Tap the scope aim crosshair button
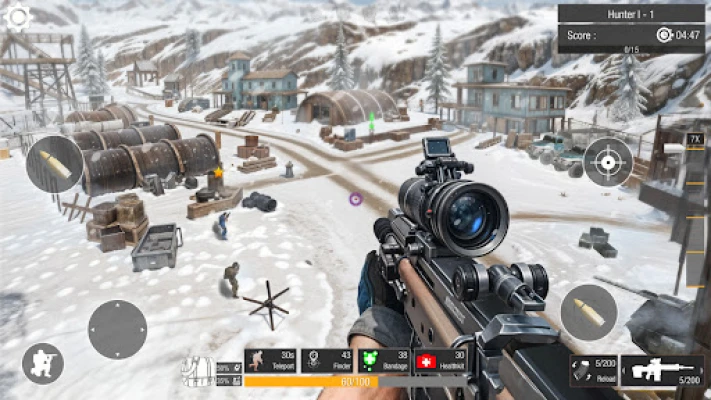The width and height of the screenshot is (711, 400). coord(608,162)
